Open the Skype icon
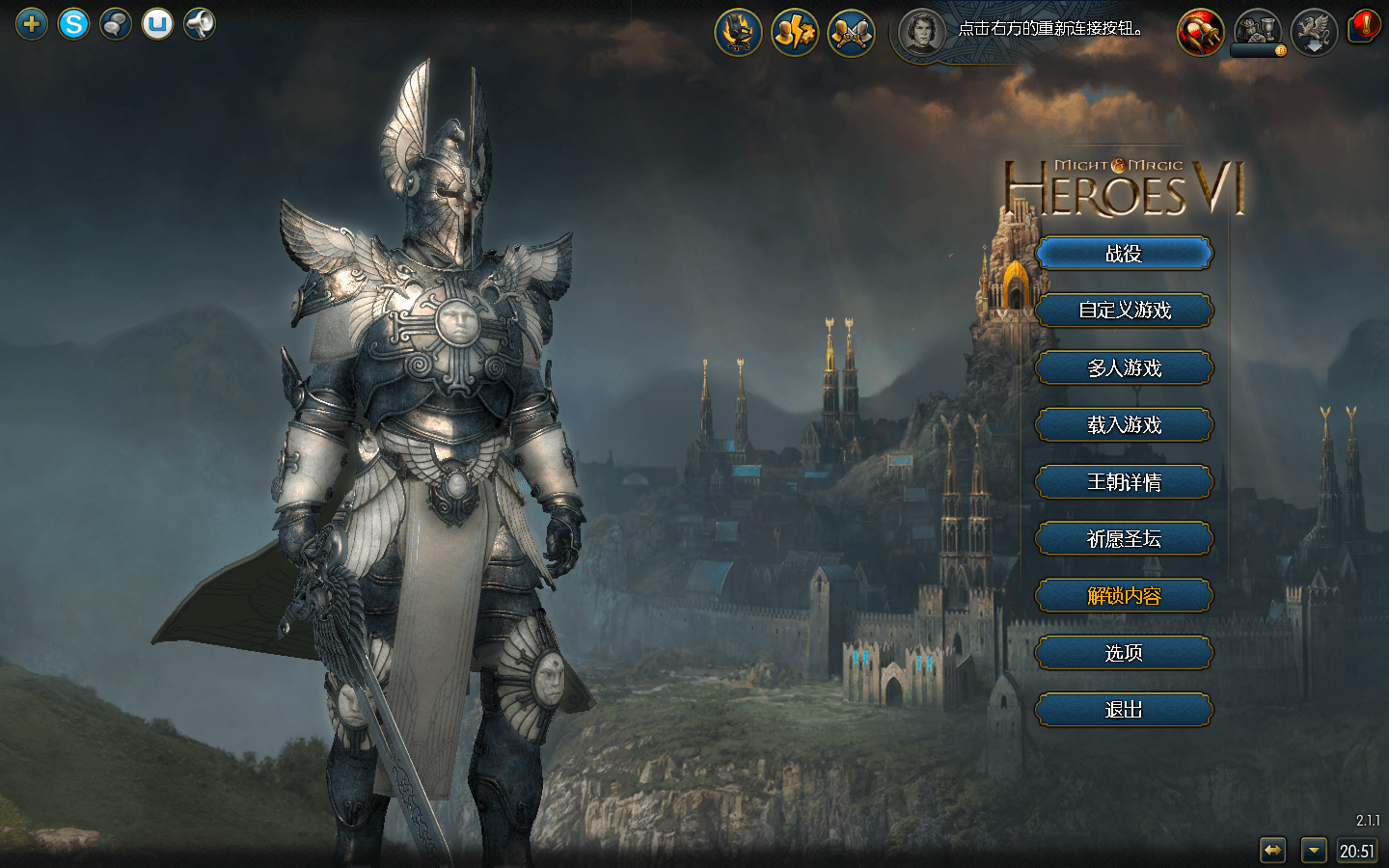The image size is (1389, 868). click(x=73, y=23)
